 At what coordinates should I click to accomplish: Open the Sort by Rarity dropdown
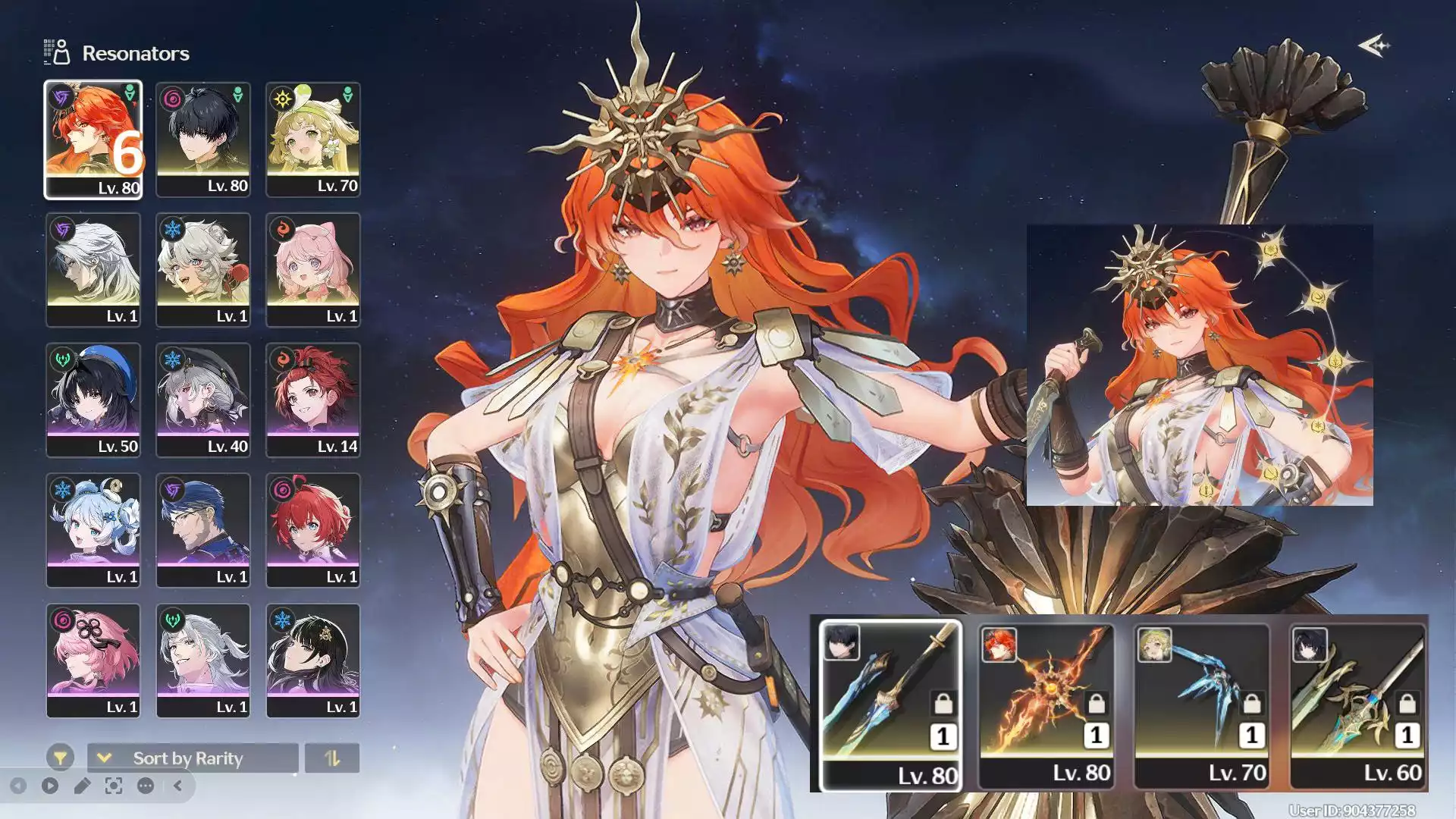click(192, 758)
